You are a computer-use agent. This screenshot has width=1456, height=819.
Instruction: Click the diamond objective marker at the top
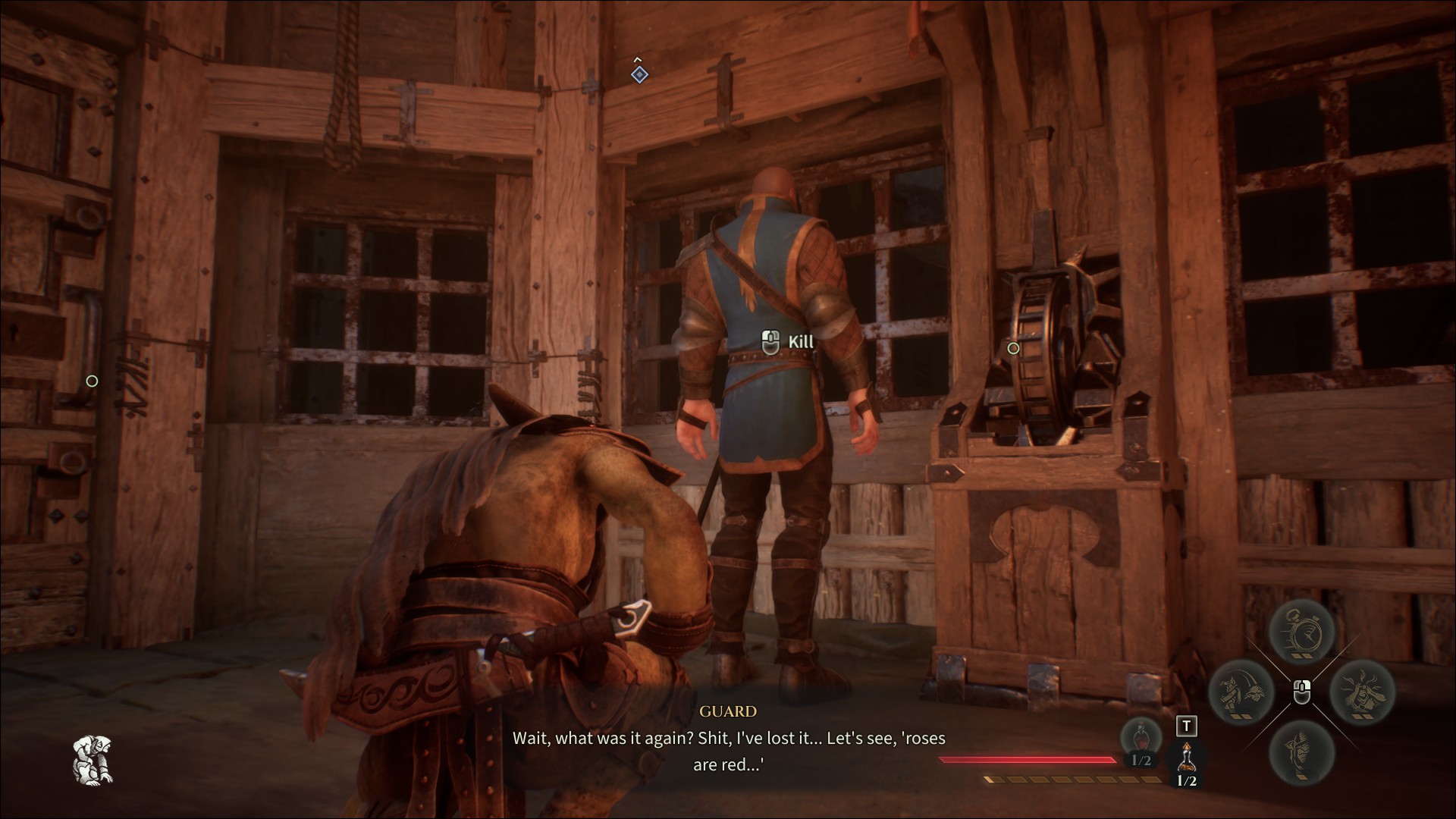coord(639,74)
